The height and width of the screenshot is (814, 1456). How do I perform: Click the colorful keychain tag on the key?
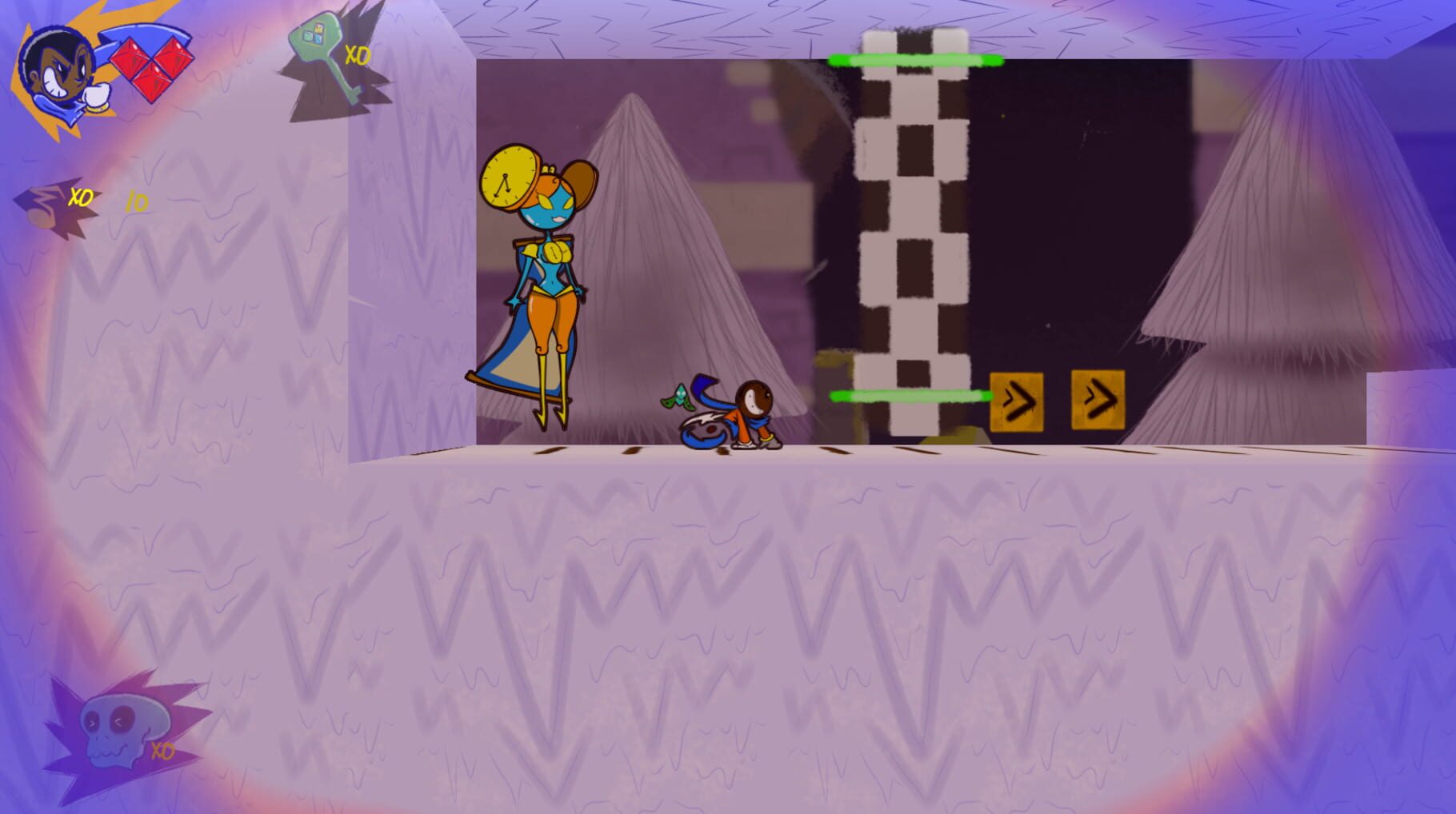pyautogui.click(x=312, y=36)
